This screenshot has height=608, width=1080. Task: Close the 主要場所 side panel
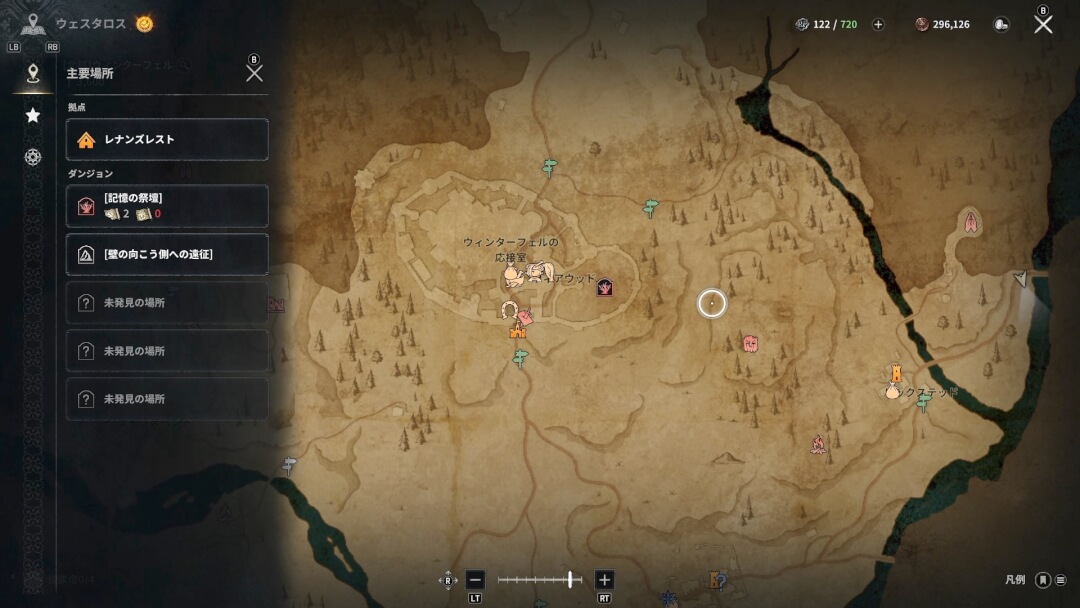pos(254,72)
